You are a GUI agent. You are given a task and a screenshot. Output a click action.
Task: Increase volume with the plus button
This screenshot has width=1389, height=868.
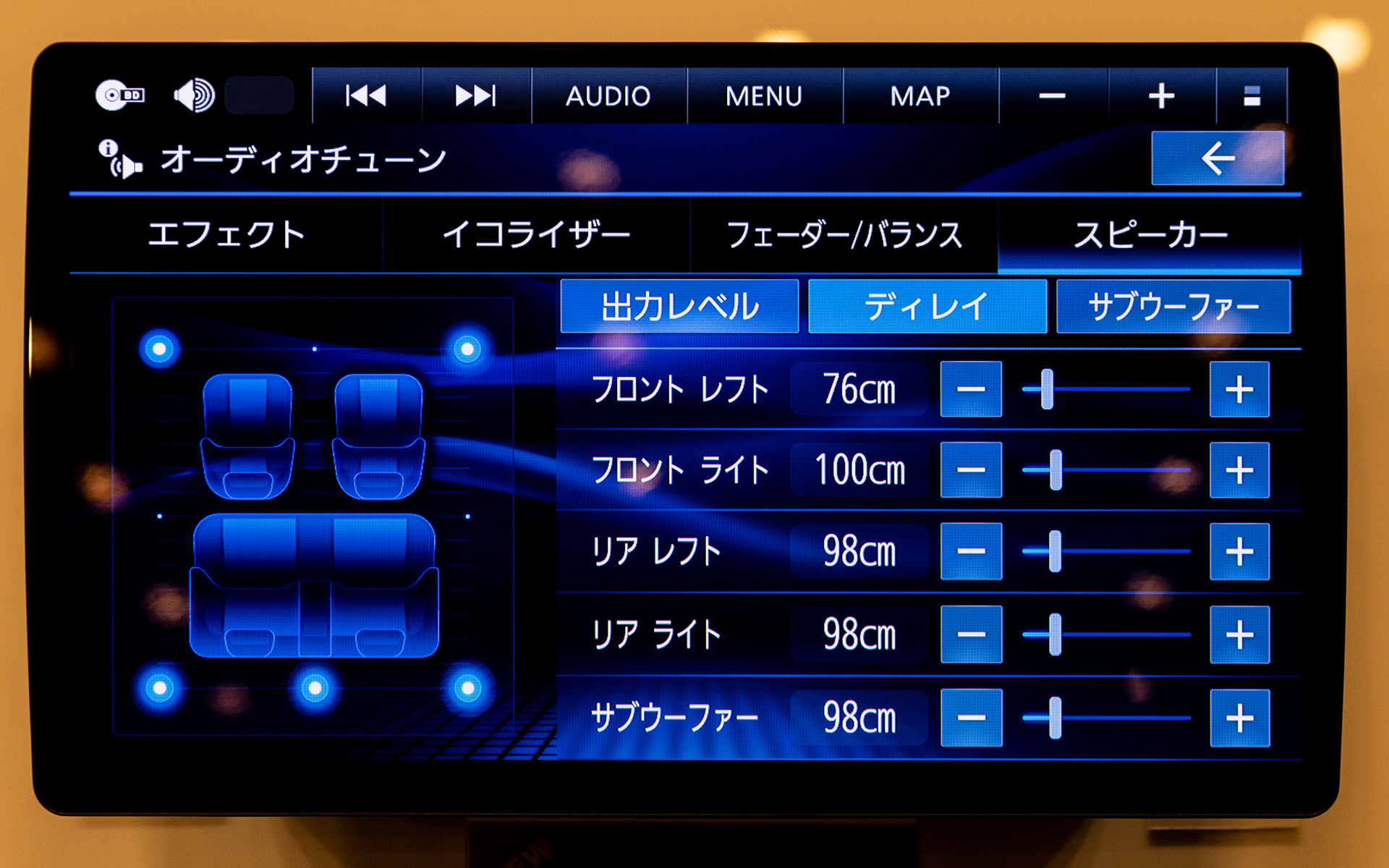coord(1160,95)
